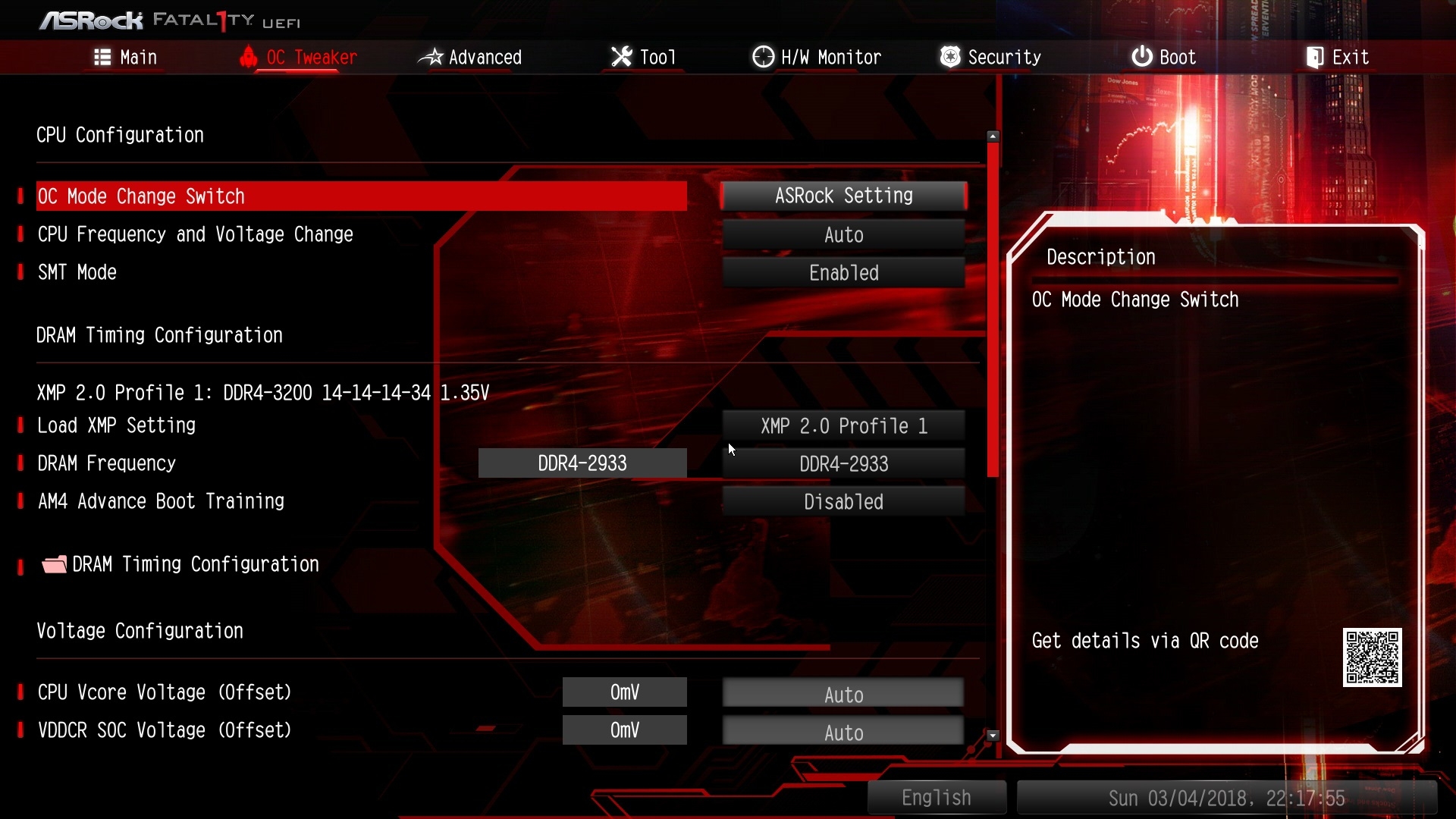Set the VDDCR SOC Voltage Auto field
1456x819 pixels.
click(843, 733)
